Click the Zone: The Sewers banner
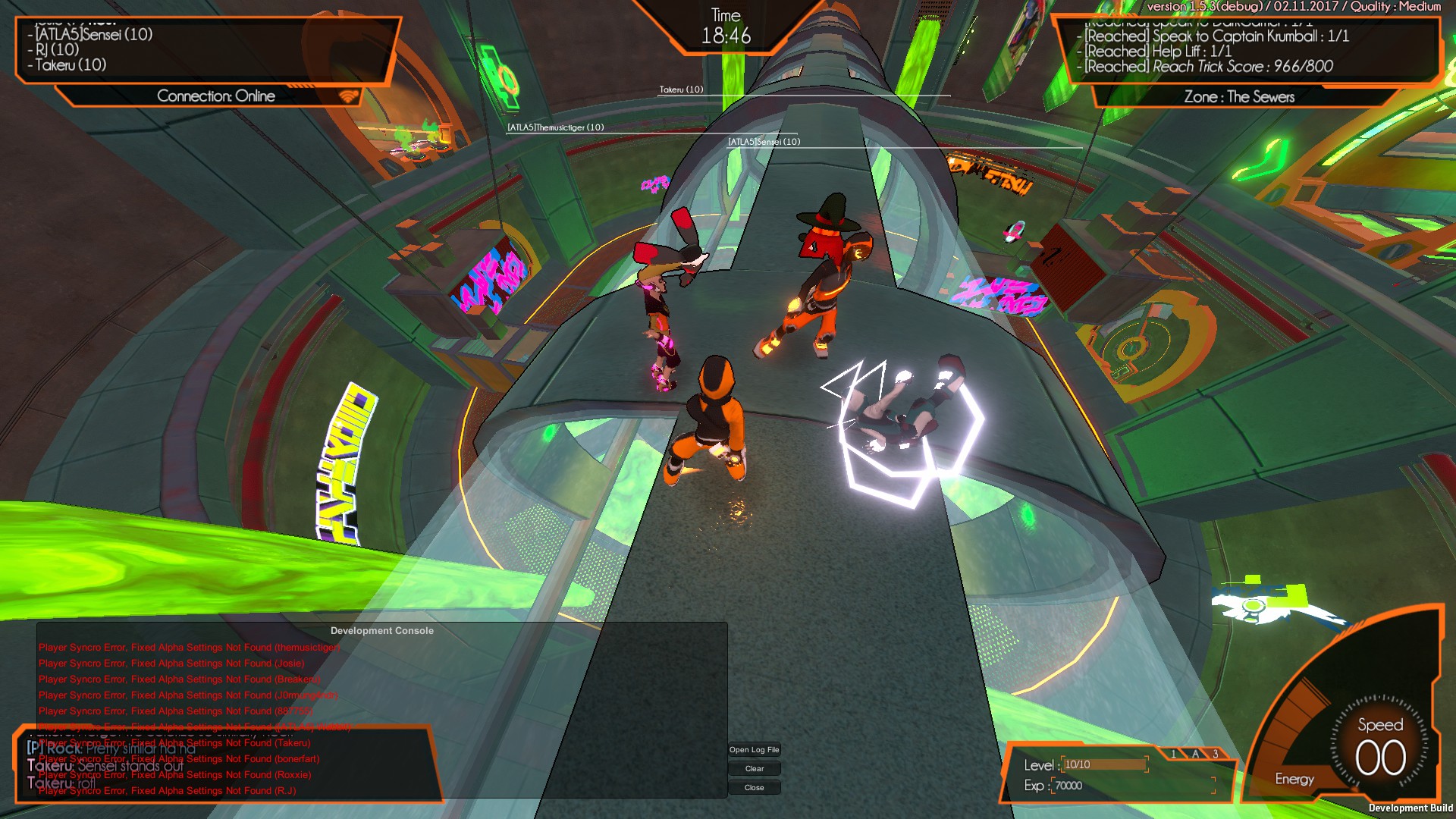The height and width of the screenshot is (819, 1456). point(1240,97)
